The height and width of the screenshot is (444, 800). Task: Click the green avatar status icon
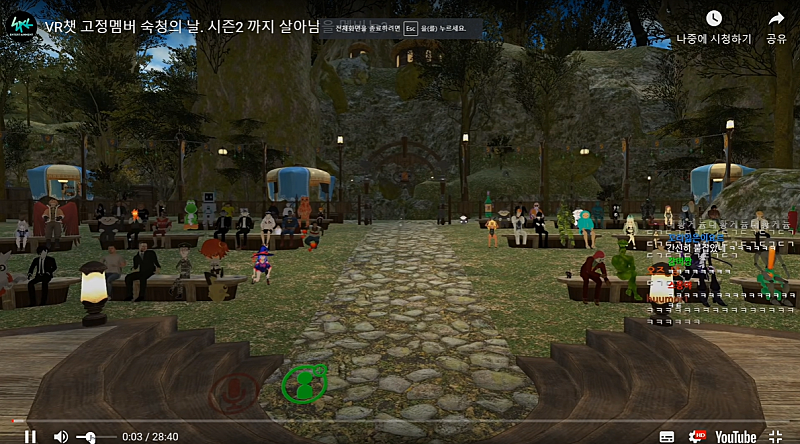click(x=304, y=384)
